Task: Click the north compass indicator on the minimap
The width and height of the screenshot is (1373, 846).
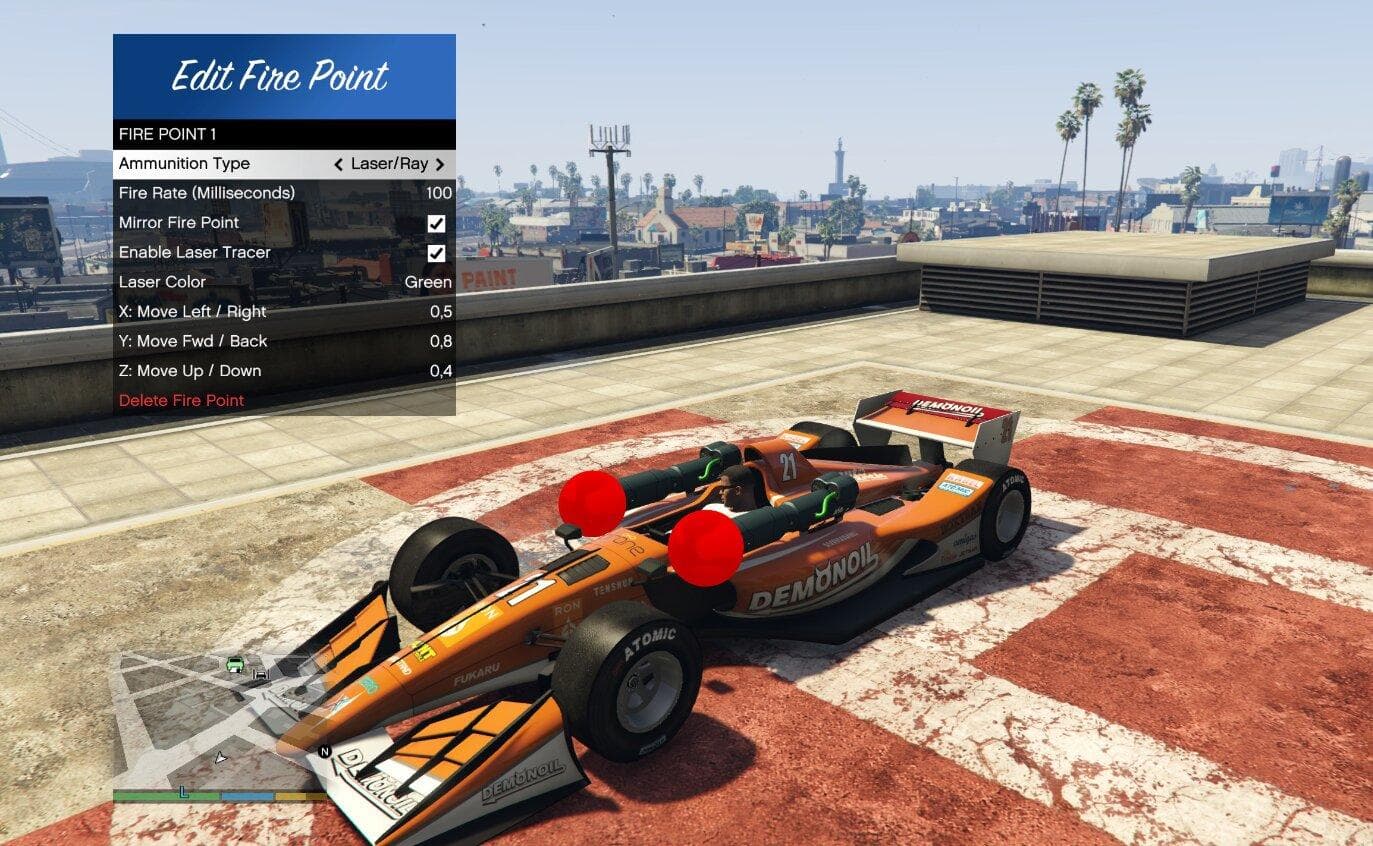Action: point(325,751)
